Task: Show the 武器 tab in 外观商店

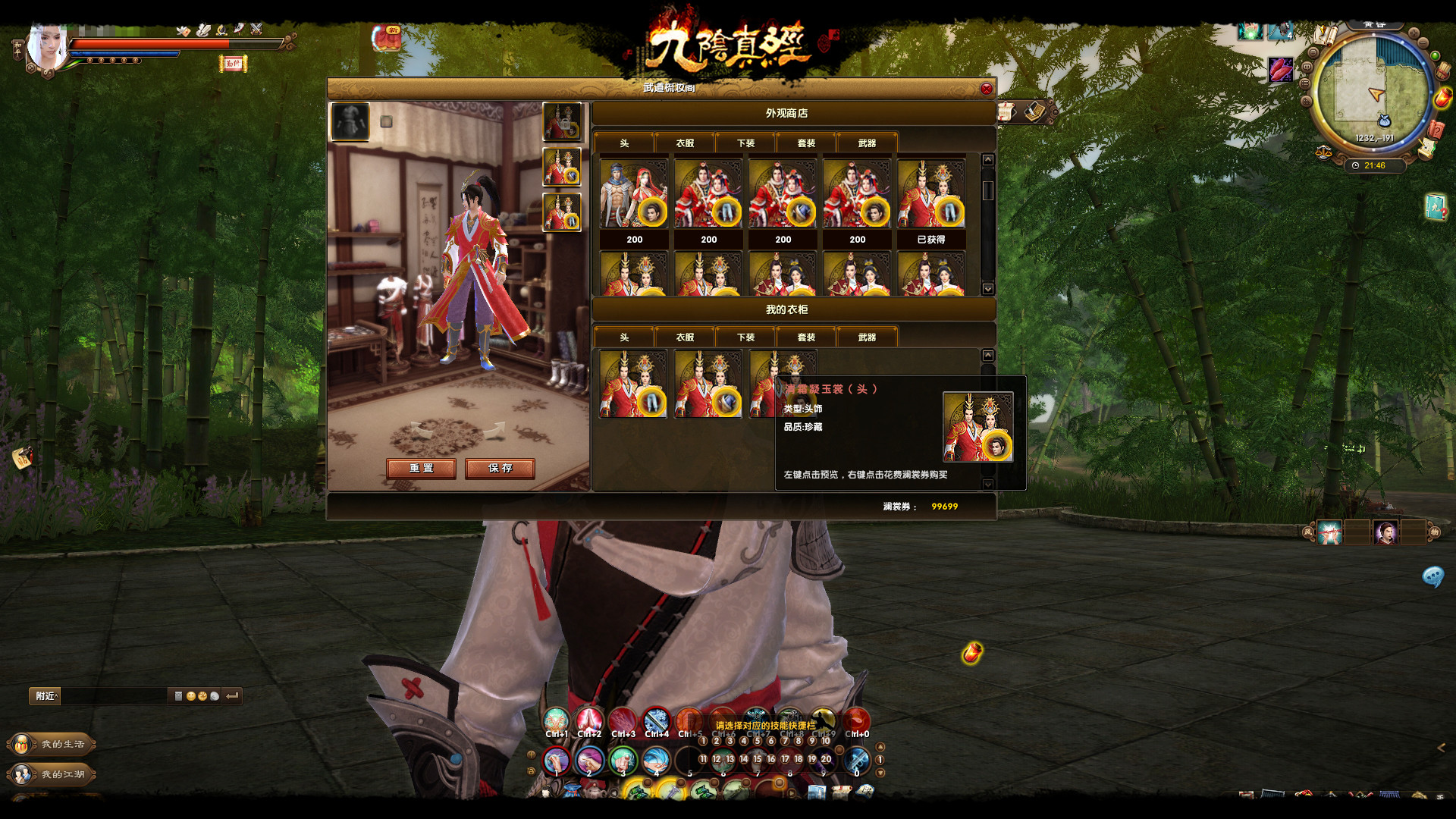Action: coord(867,143)
